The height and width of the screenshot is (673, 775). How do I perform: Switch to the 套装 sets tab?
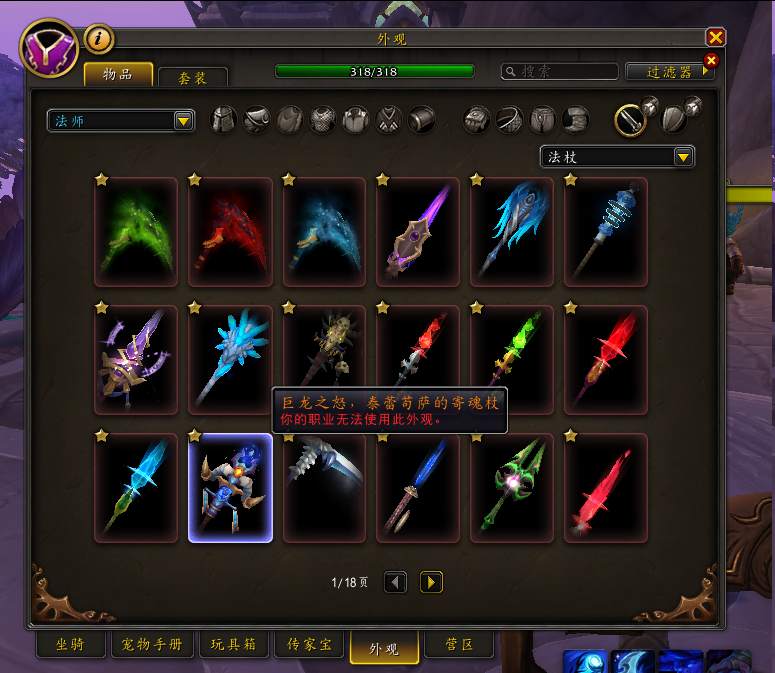click(193, 77)
